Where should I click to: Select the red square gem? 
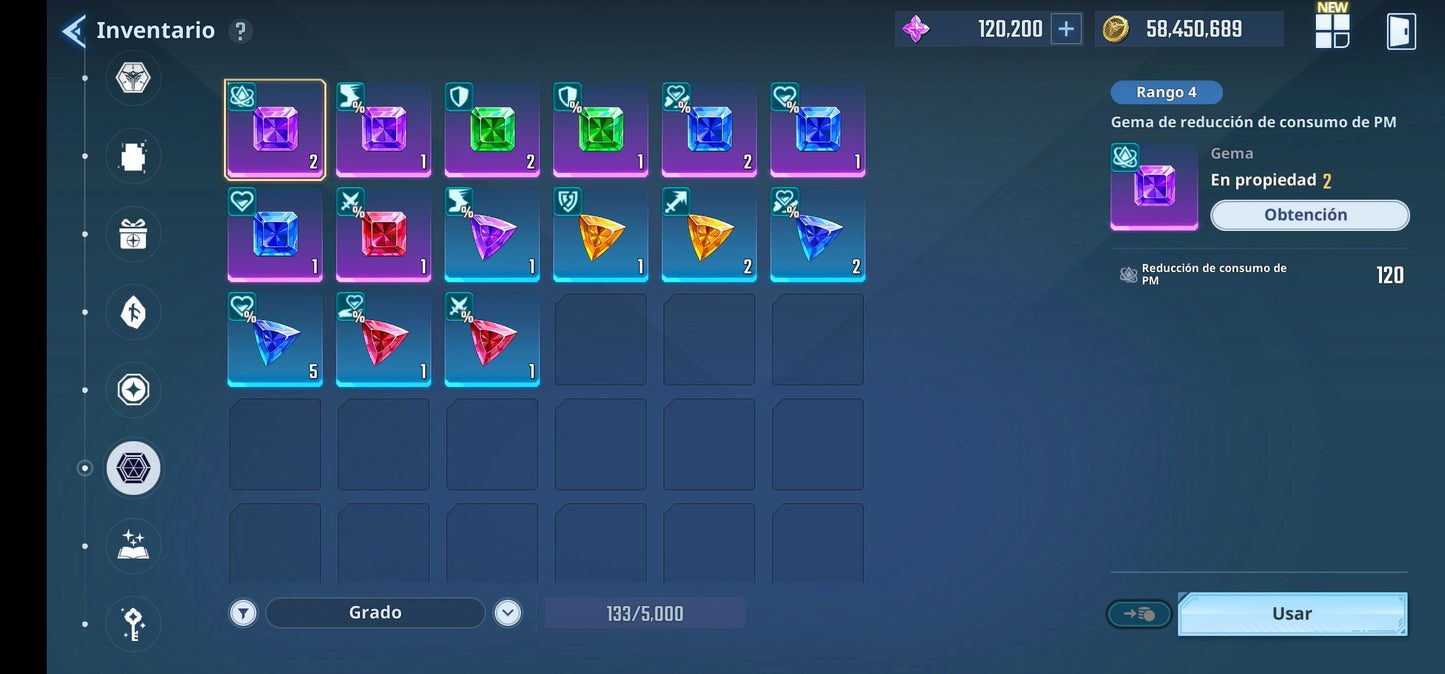coord(384,234)
